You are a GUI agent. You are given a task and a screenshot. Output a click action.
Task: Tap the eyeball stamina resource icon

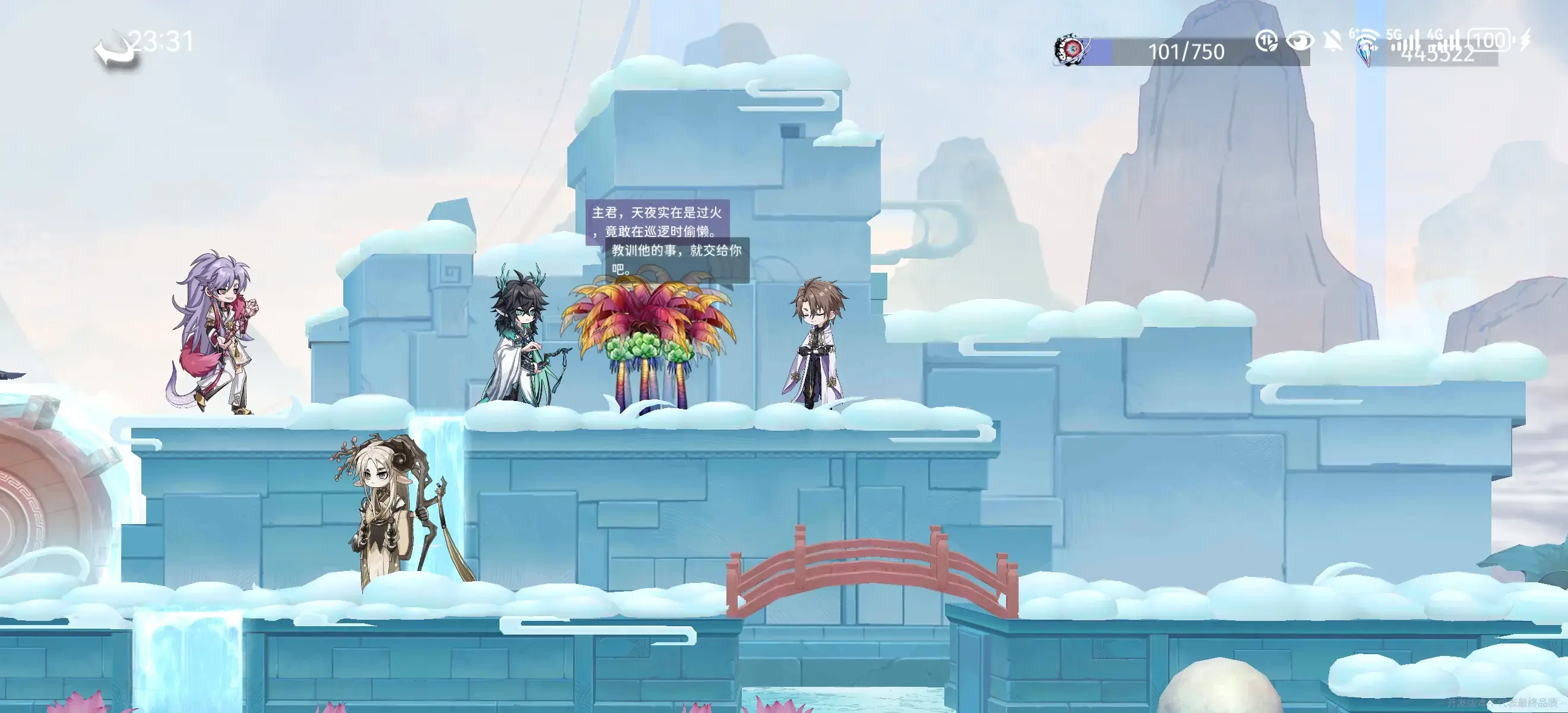[1071, 49]
